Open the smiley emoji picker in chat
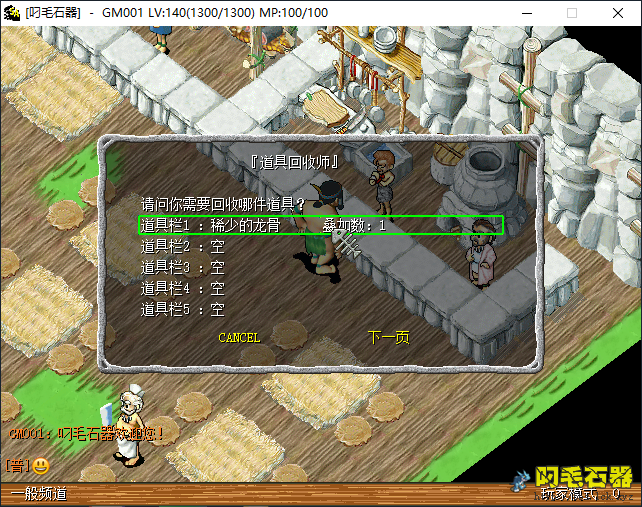This screenshot has width=642, height=507. pyautogui.click(x=41, y=466)
